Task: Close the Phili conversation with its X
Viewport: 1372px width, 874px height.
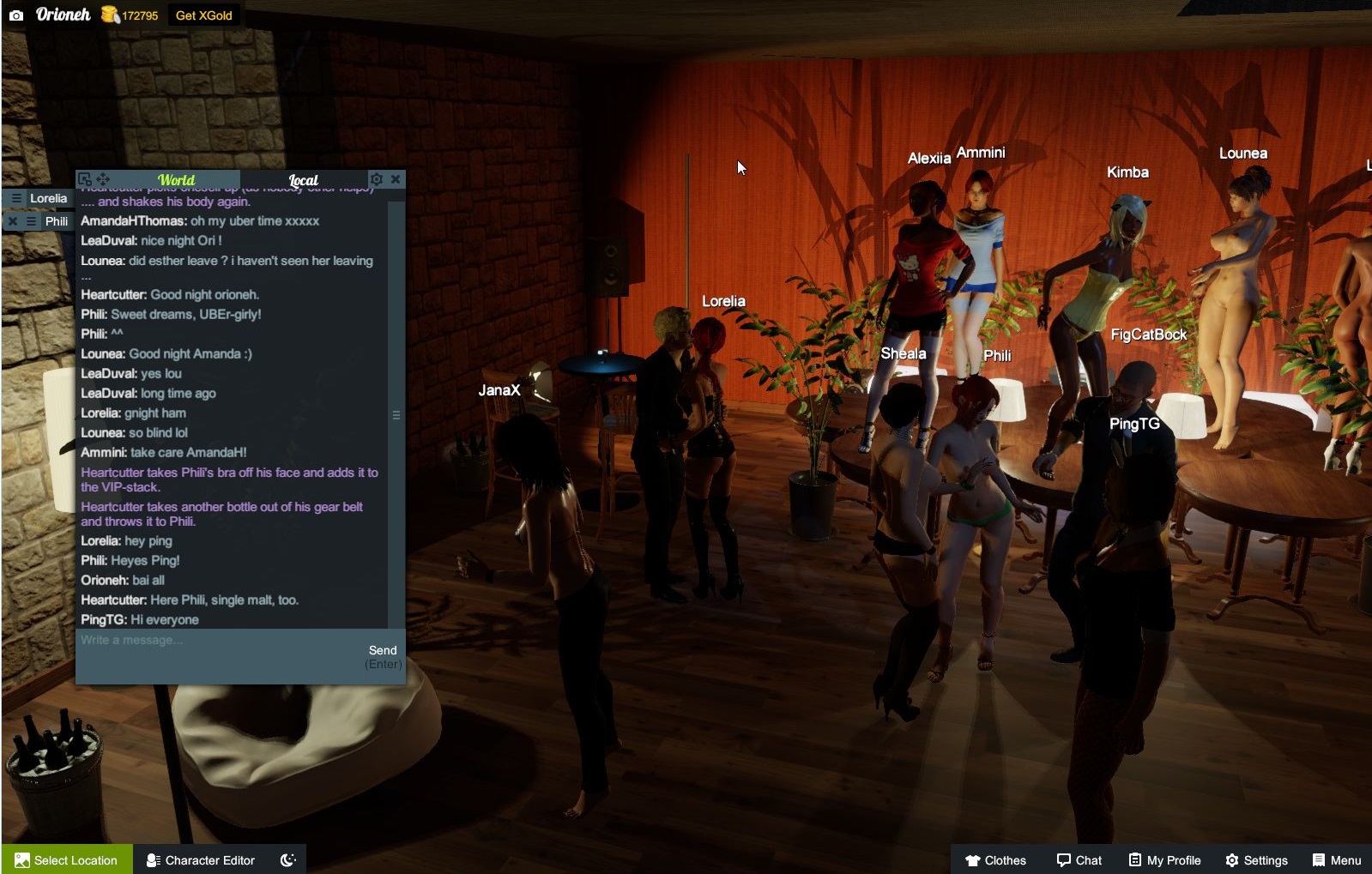Action: pos(12,220)
